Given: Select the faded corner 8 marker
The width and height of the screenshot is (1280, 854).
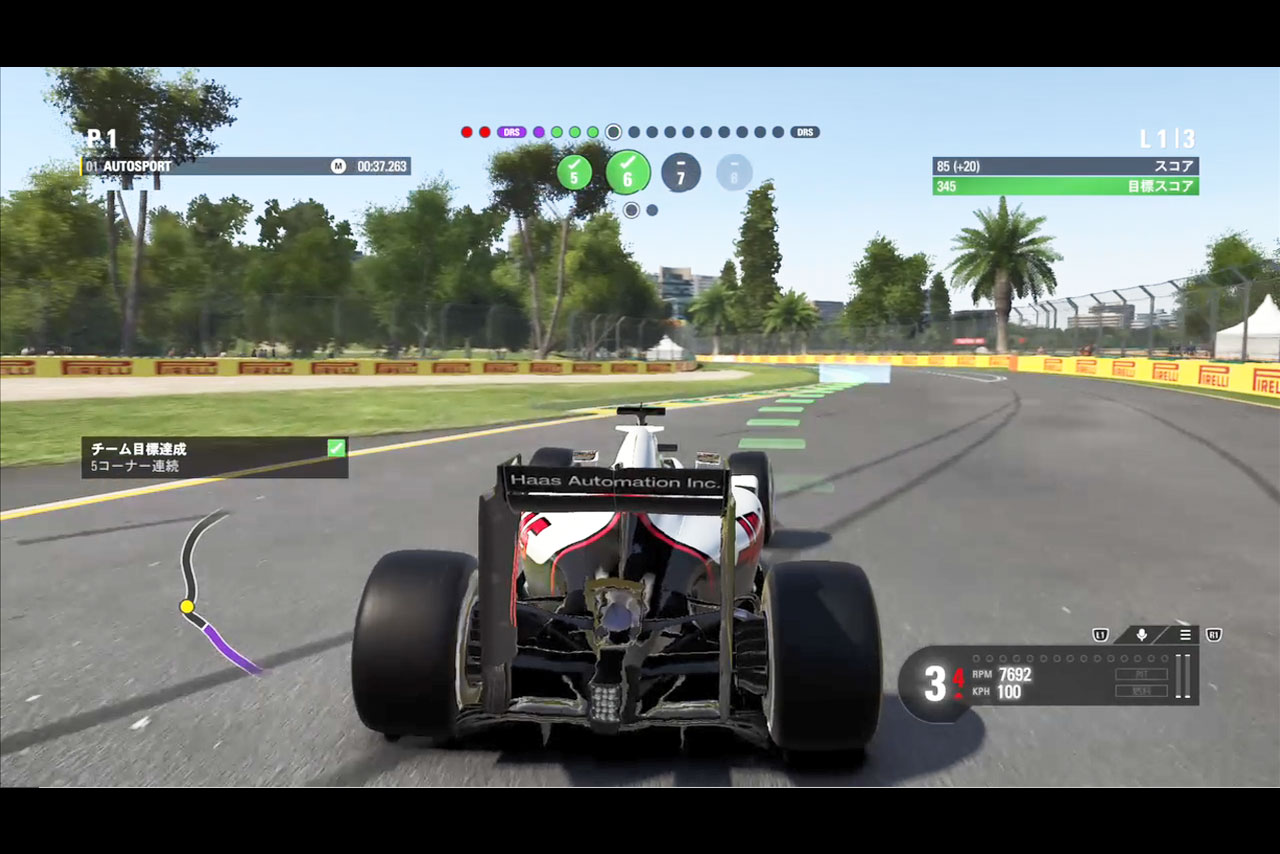Looking at the screenshot, I should pyautogui.click(x=734, y=173).
